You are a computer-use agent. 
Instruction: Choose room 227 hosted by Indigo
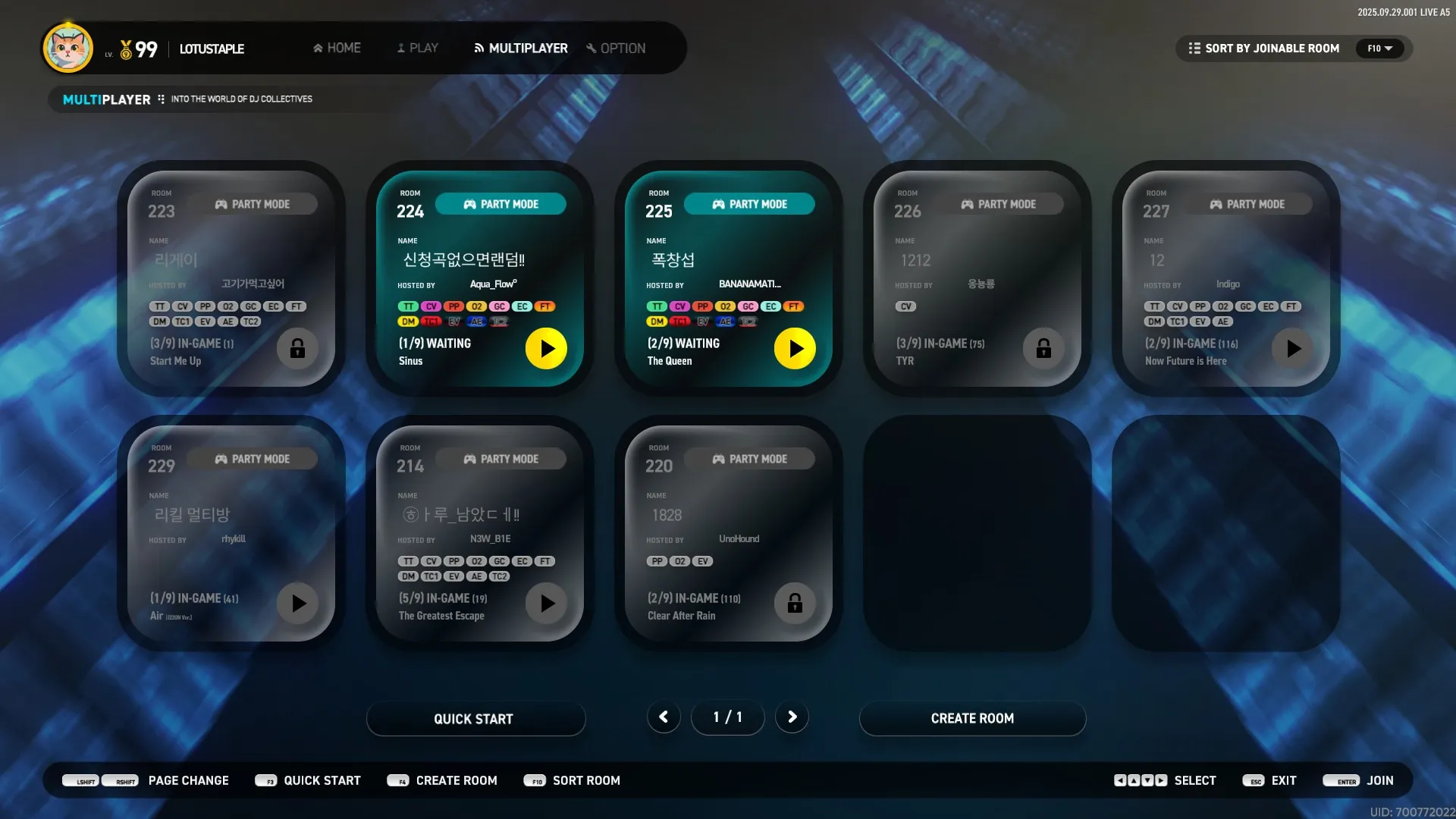[1225, 278]
